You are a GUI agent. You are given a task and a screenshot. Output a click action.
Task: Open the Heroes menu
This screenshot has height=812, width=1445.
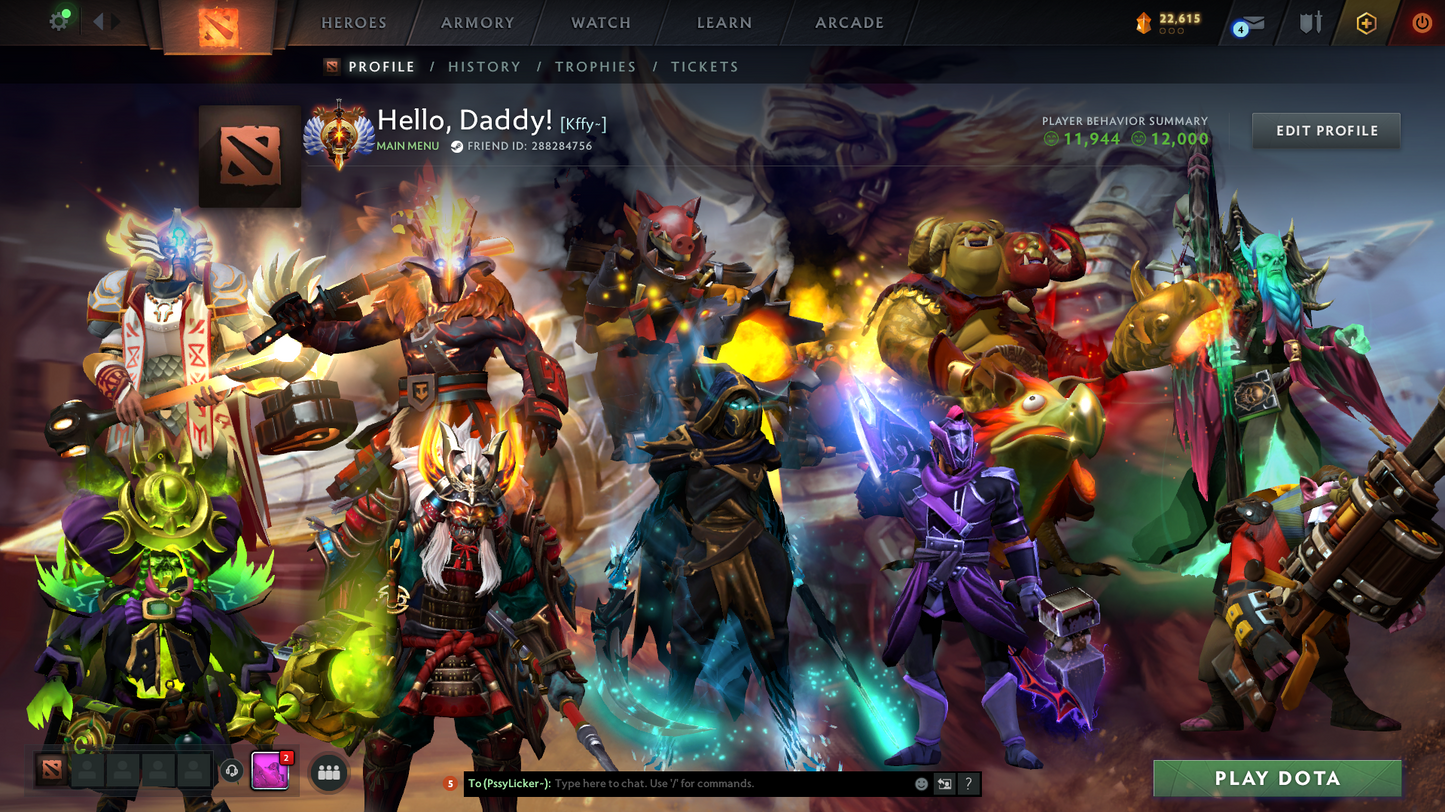point(353,23)
